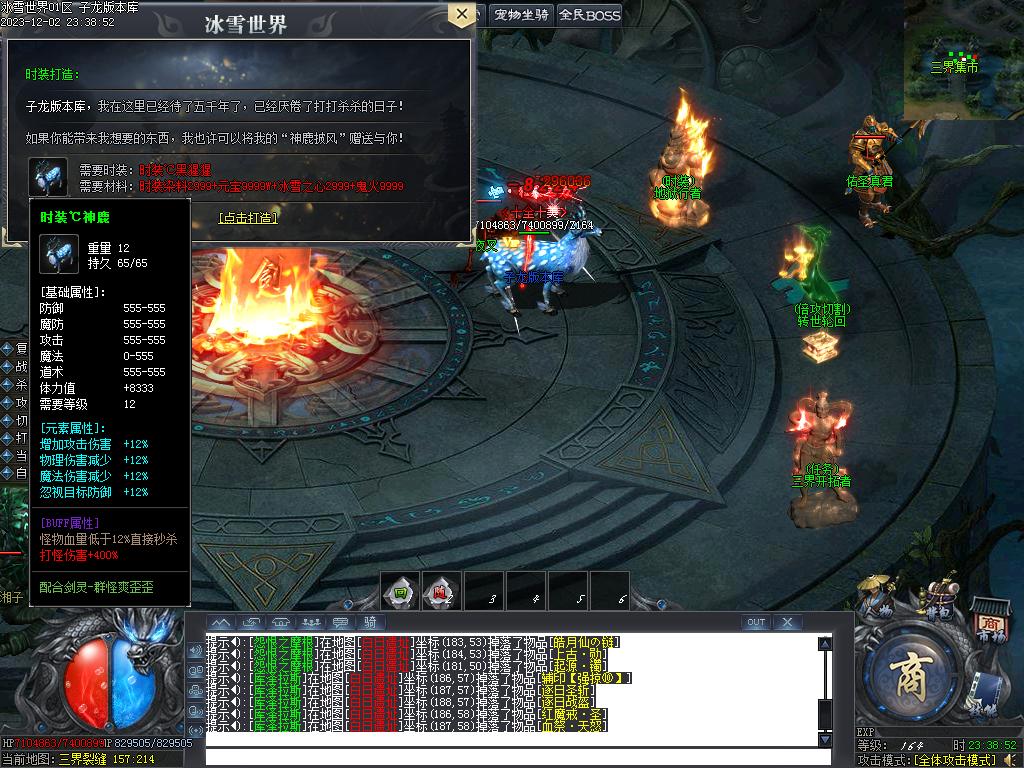Close the 冰雪世界 dialog window

point(461,14)
